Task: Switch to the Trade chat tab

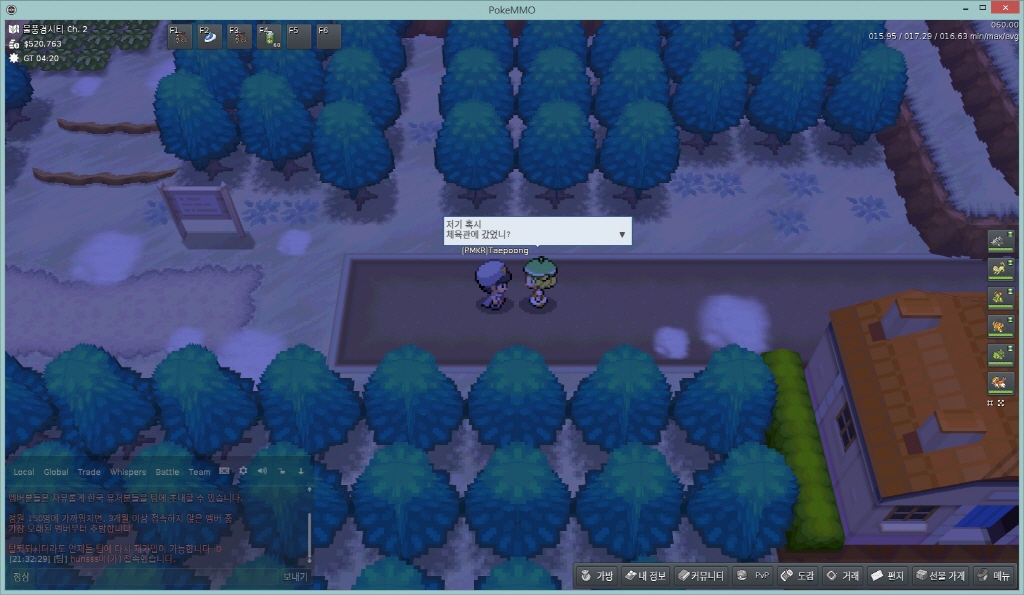Action: [89, 472]
